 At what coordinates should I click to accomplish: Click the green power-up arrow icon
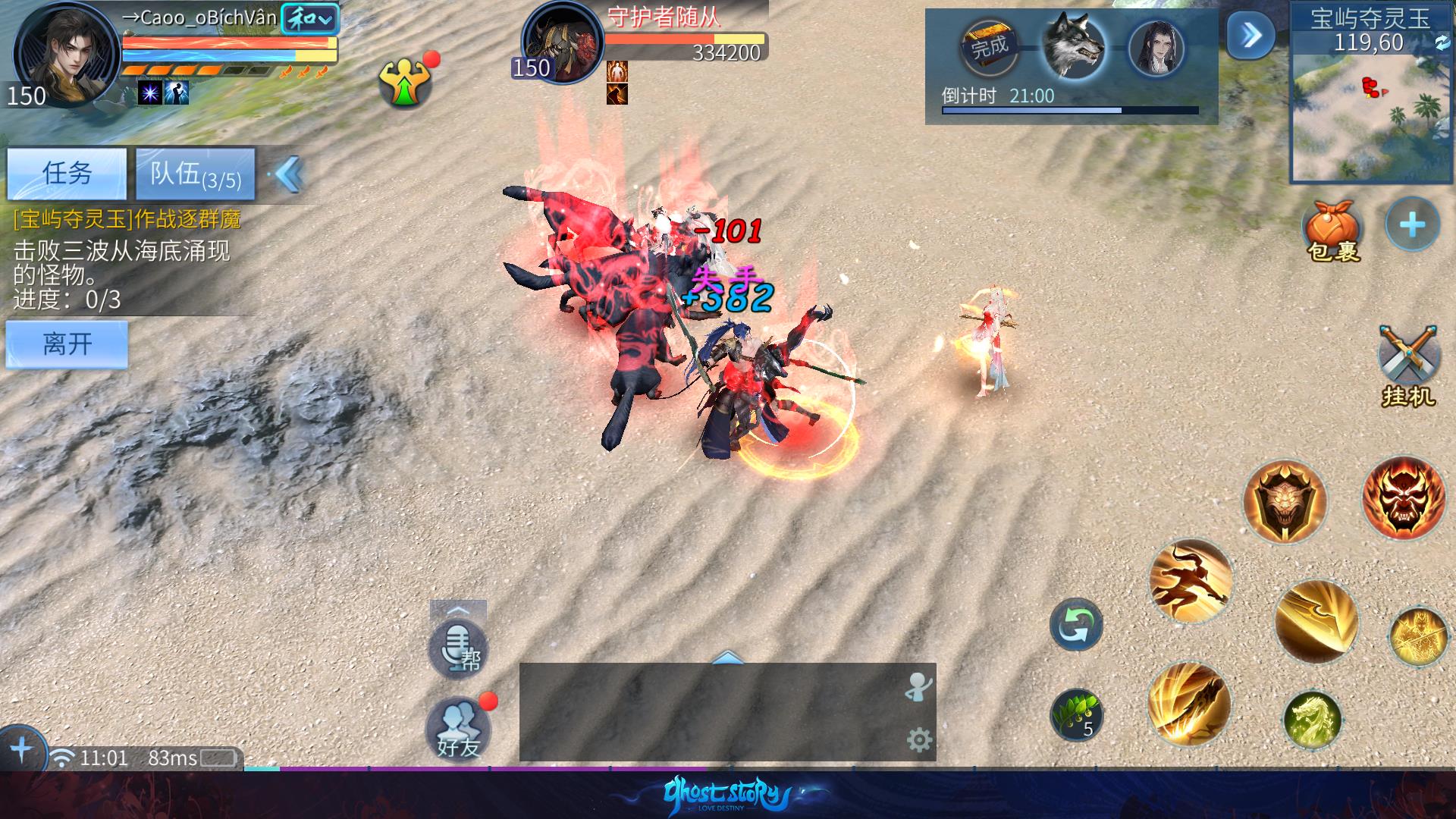(405, 82)
